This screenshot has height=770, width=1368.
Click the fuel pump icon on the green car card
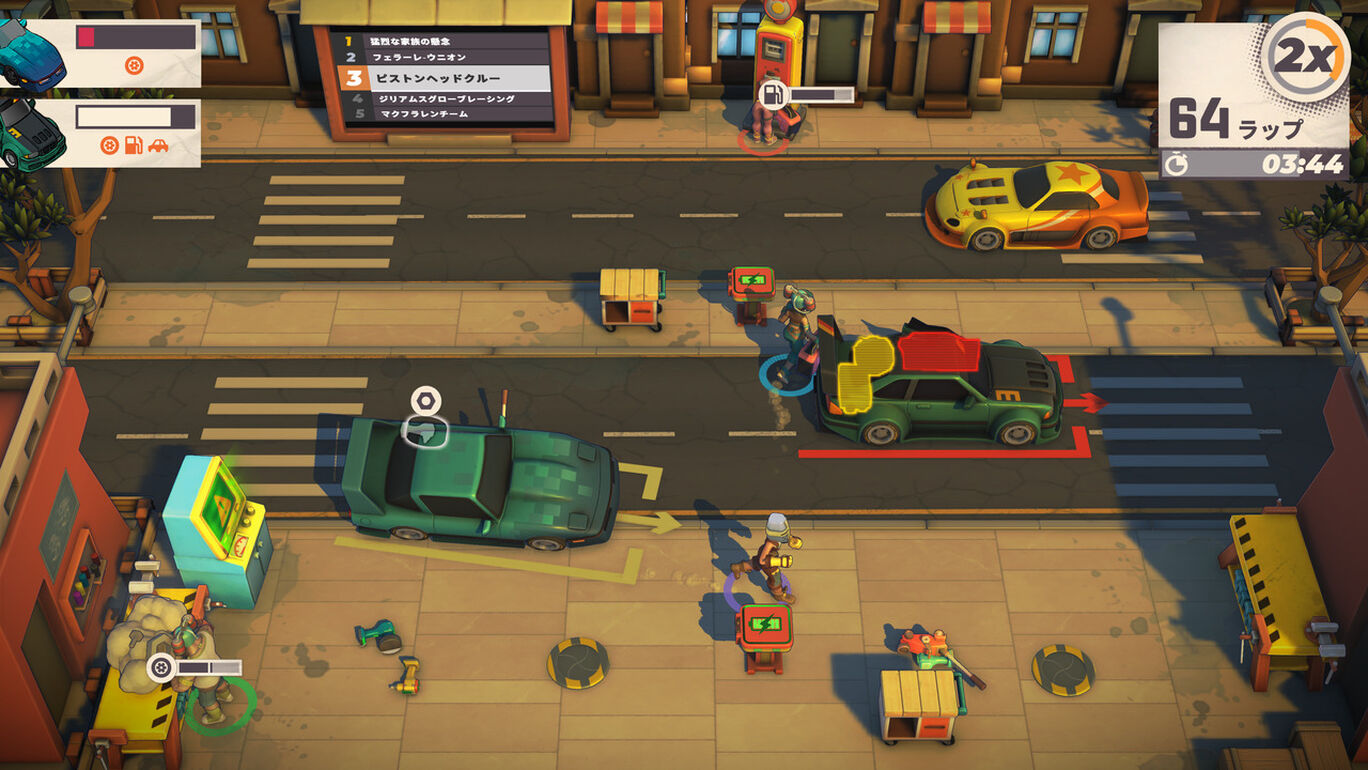click(133, 146)
